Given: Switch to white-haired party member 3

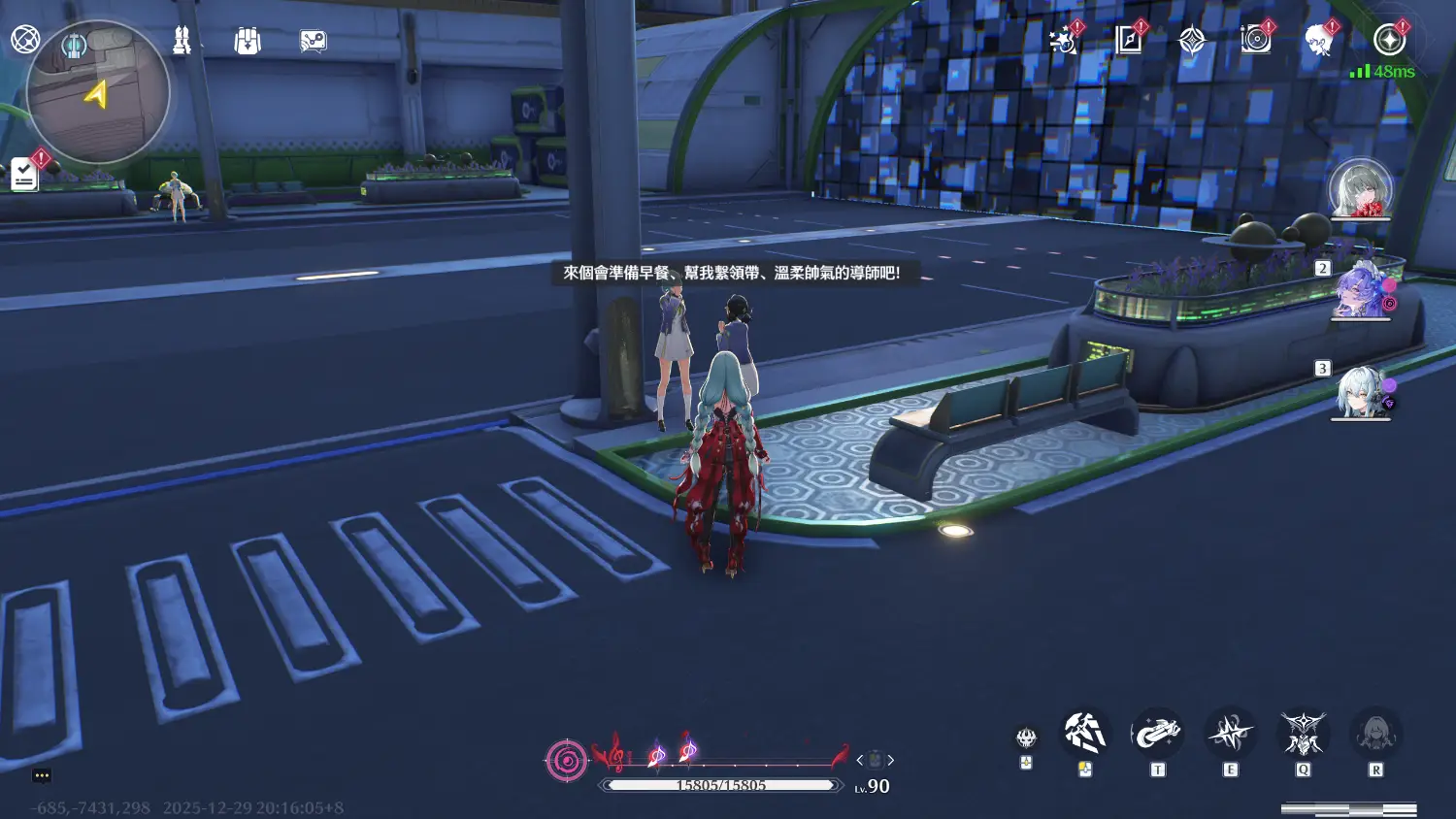Looking at the screenshot, I should point(1360,392).
